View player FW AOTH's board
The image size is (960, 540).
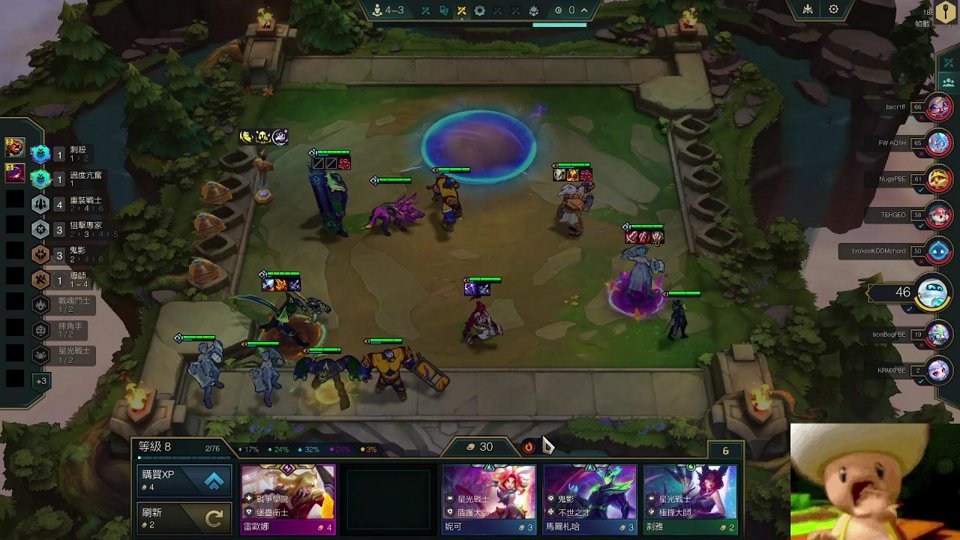[937, 143]
